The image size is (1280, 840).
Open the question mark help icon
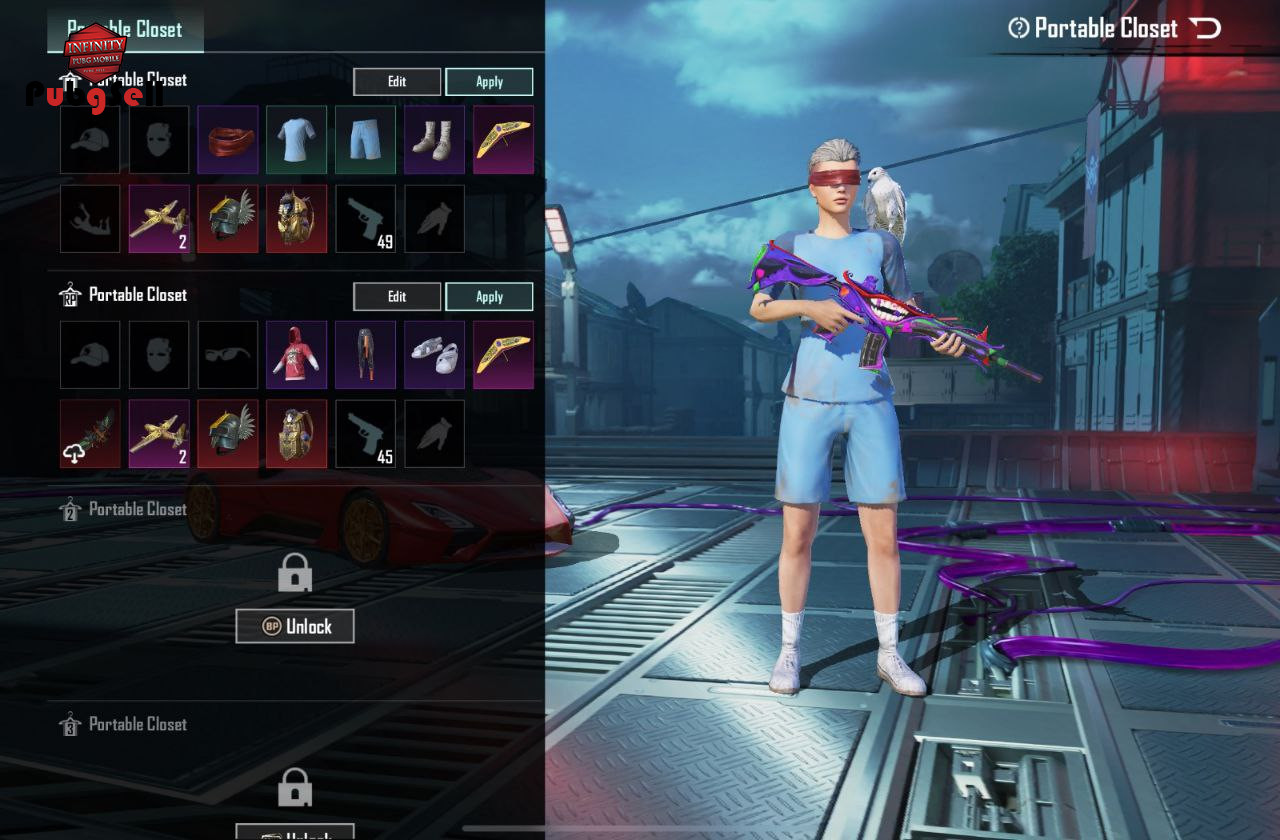[x=1019, y=28]
